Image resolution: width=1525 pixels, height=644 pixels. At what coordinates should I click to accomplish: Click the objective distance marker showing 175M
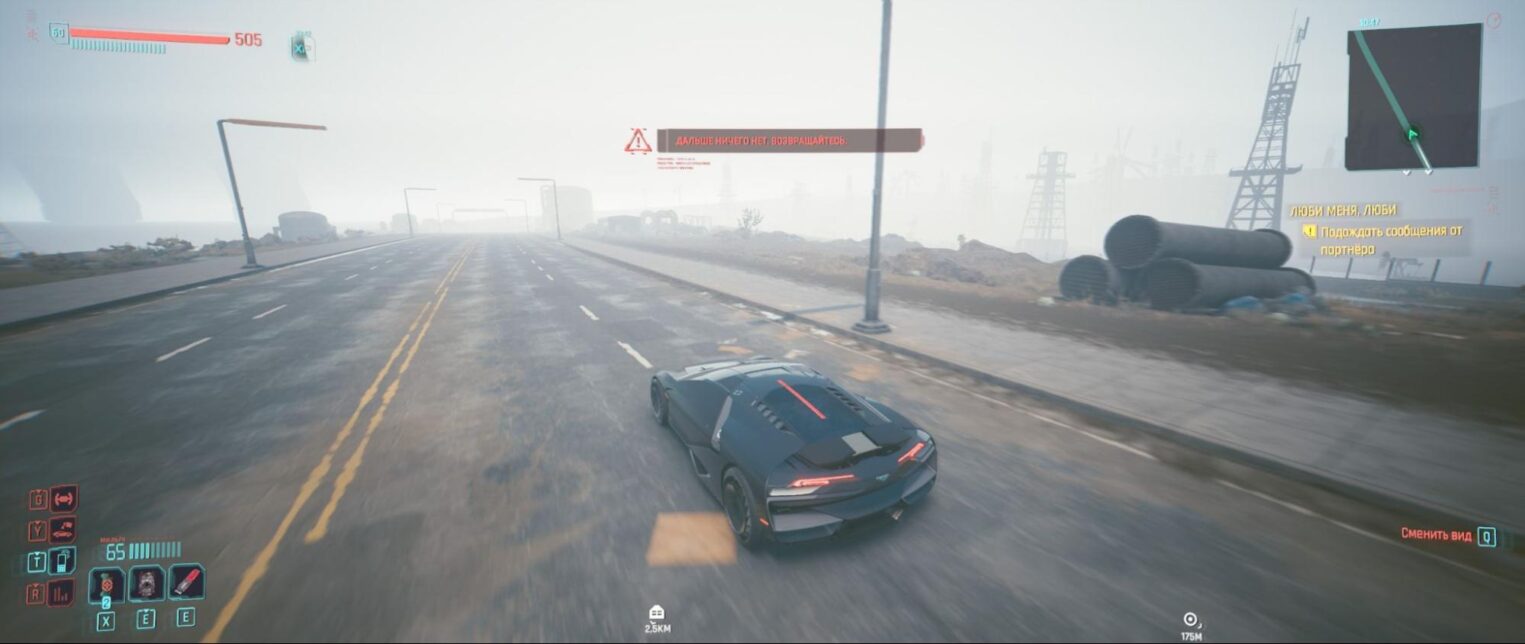click(1190, 620)
